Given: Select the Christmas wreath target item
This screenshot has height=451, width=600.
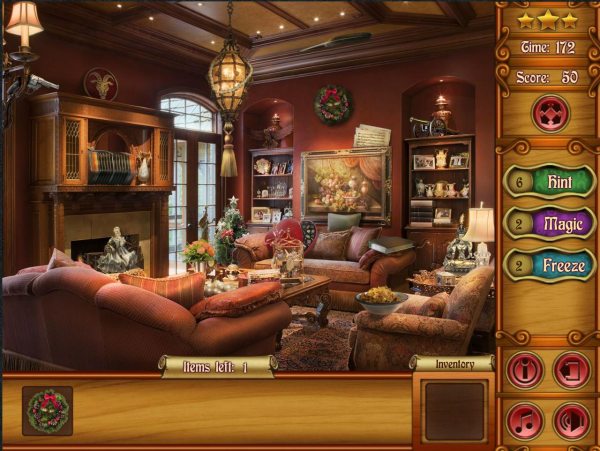Looking at the screenshot, I should tap(47, 411).
